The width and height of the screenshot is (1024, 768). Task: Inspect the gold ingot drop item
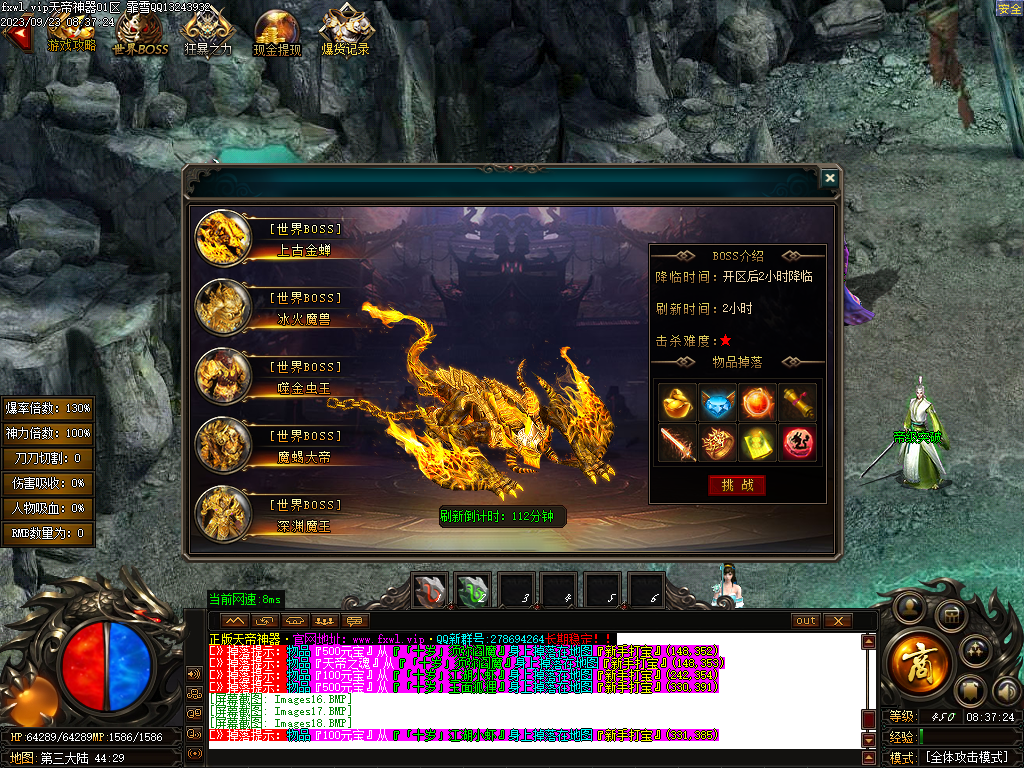[677, 402]
